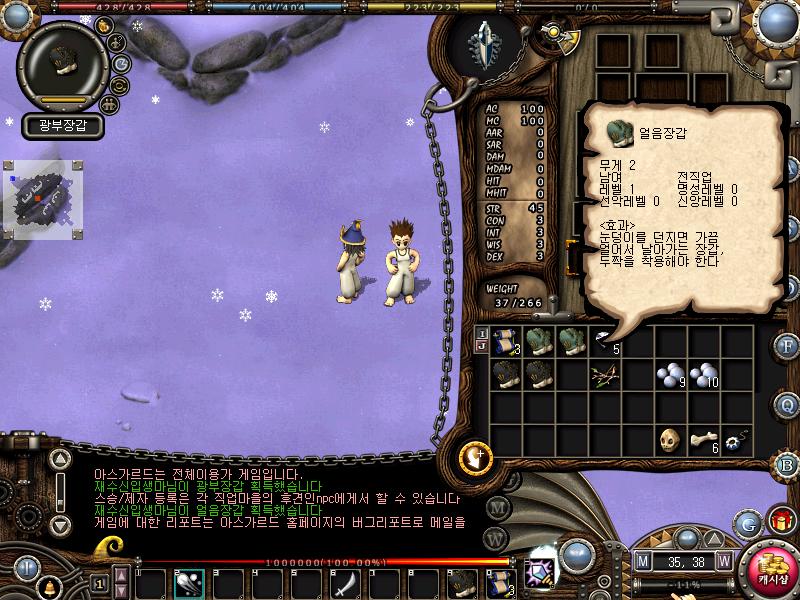
Task: Click the round F button
Action: coord(787,347)
